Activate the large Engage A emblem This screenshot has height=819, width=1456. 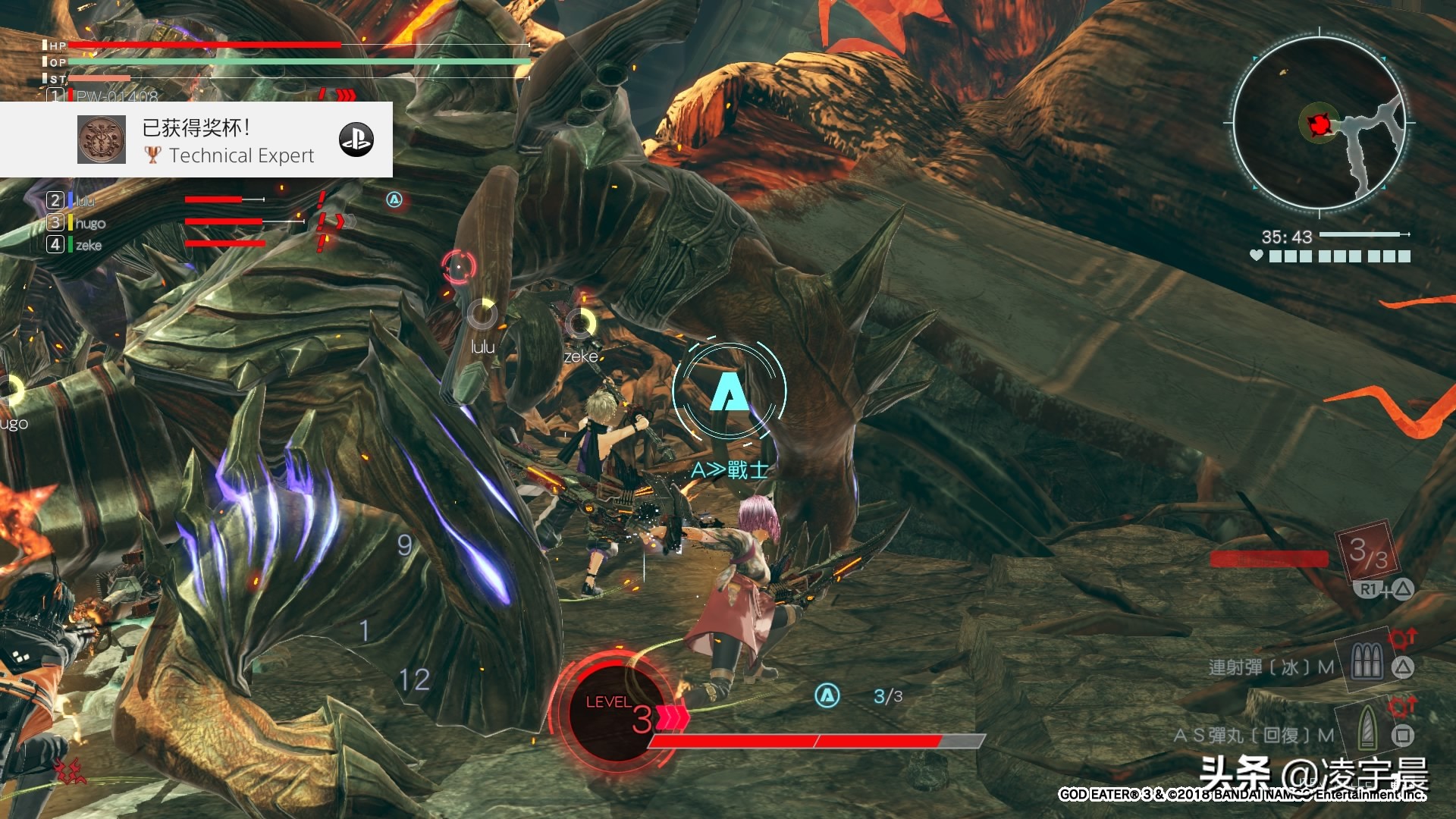coord(729,391)
